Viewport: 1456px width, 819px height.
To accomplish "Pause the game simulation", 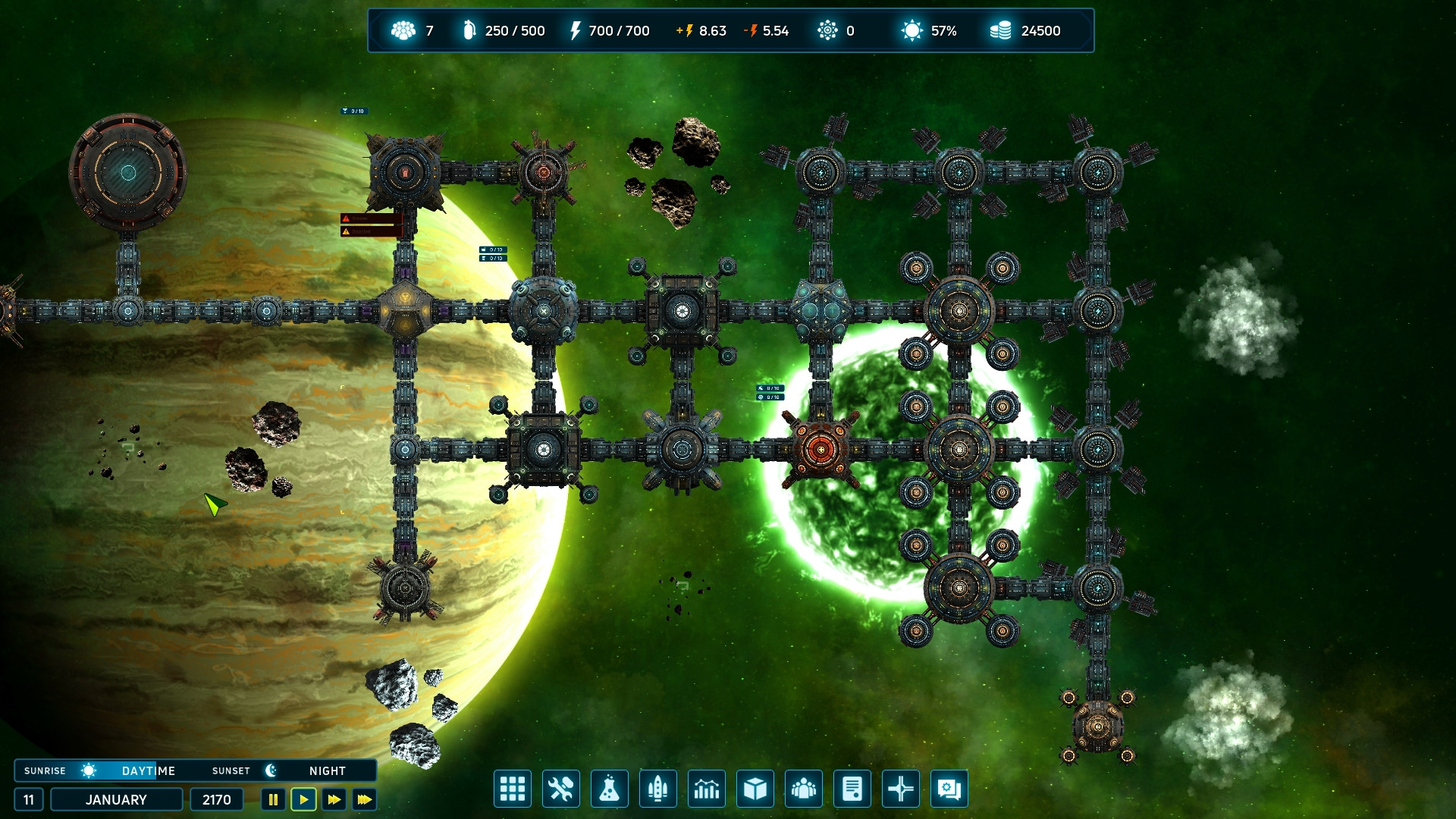I will [273, 799].
